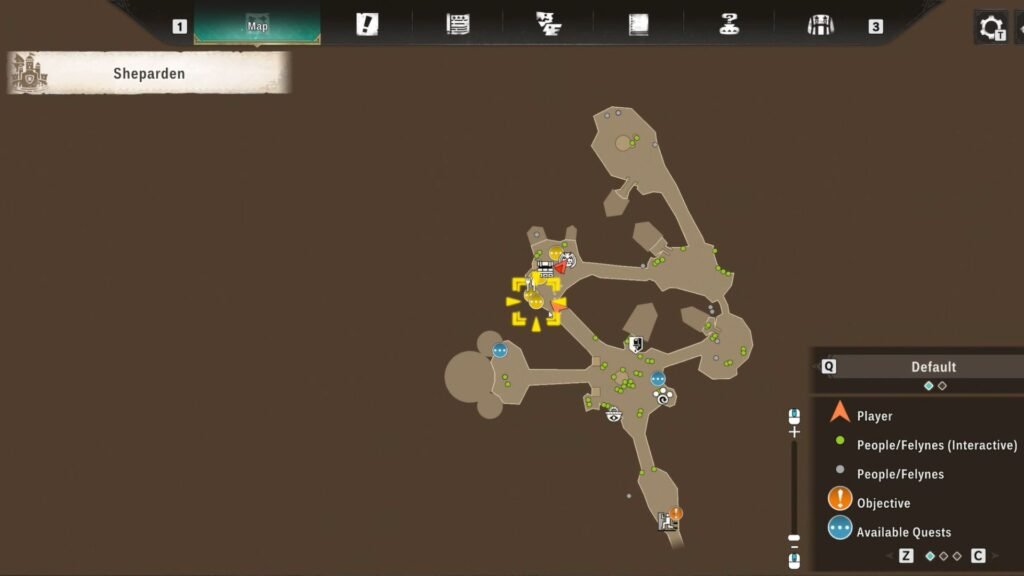Open the exclamation mark quest tab
Image resolution: width=1024 pixels, height=576 pixels.
[x=367, y=25]
